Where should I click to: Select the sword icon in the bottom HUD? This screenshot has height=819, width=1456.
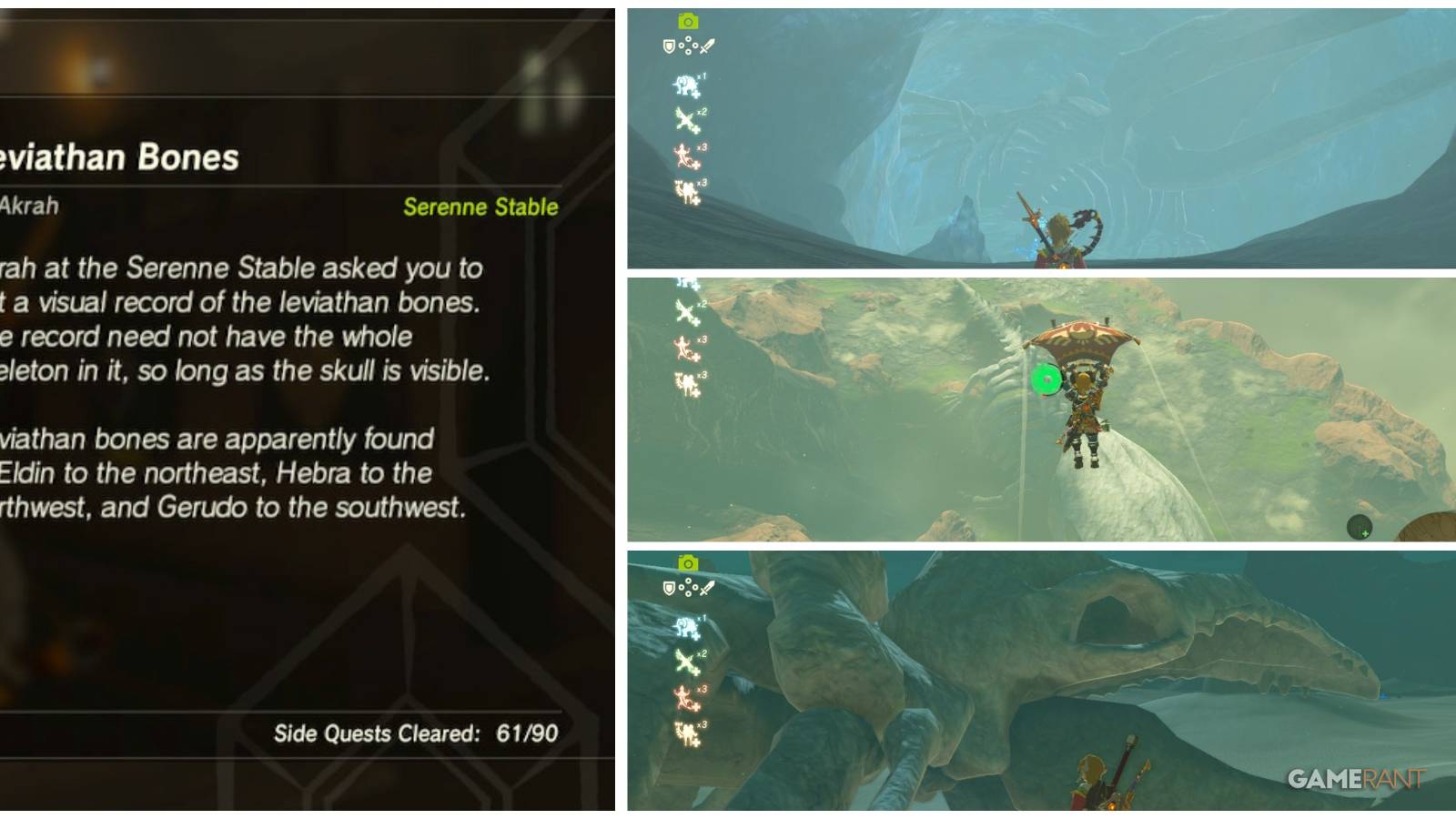click(x=707, y=589)
